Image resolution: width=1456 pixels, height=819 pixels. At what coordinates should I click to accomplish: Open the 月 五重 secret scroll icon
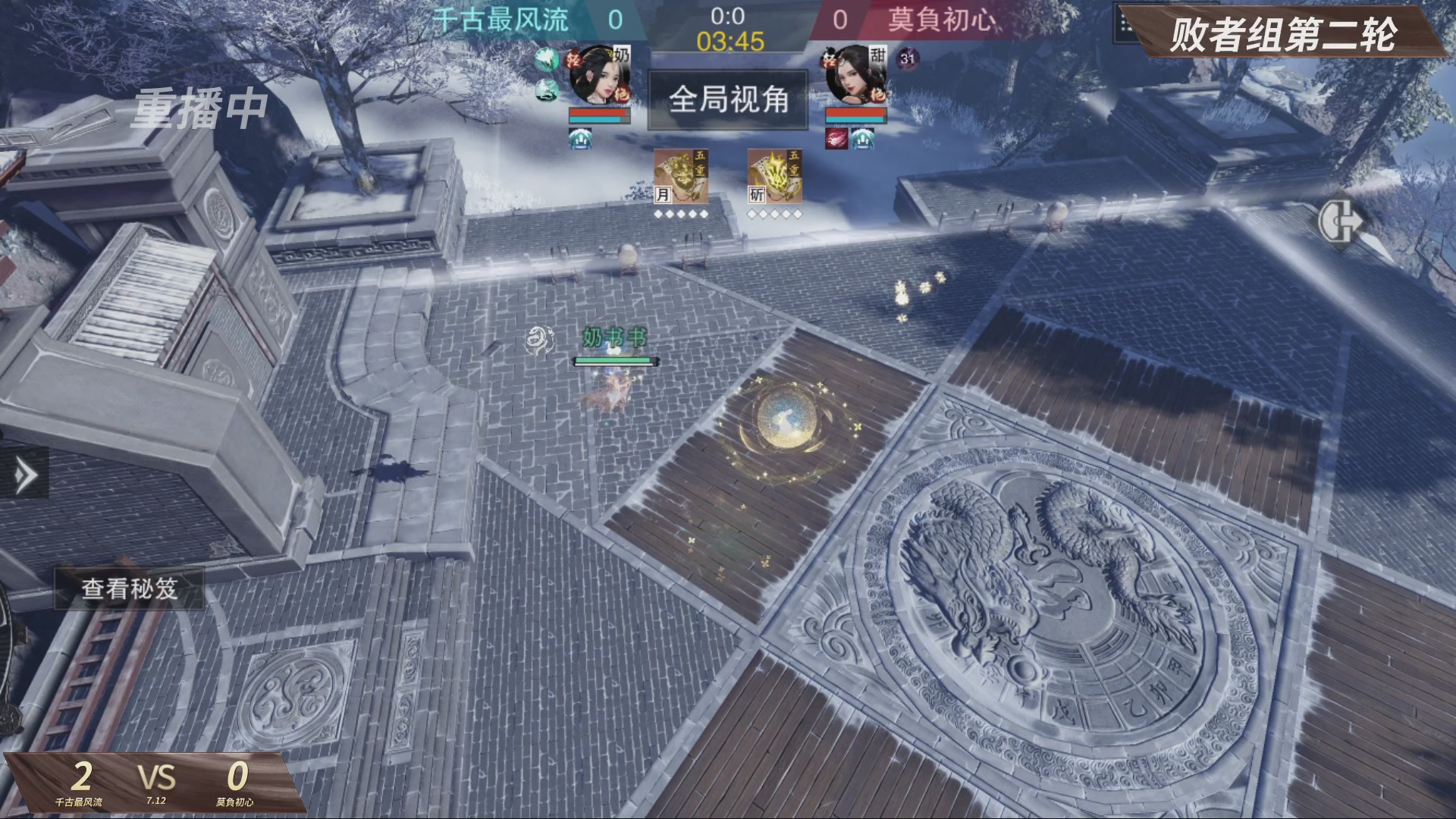coord(682,176)
